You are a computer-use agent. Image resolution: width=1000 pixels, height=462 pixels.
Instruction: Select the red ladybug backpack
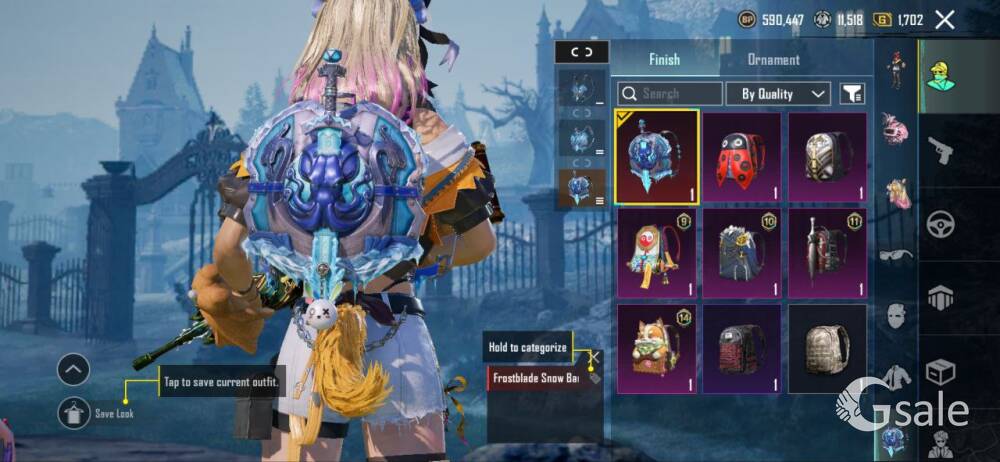tap(741, 157)
